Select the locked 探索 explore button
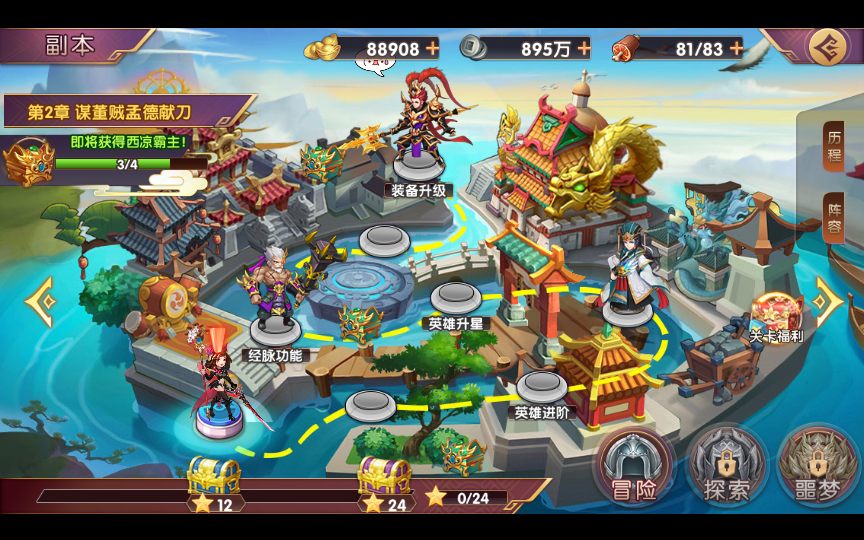Image resolution: width=864 pixels, height=540 pixels. click(726, 468)
